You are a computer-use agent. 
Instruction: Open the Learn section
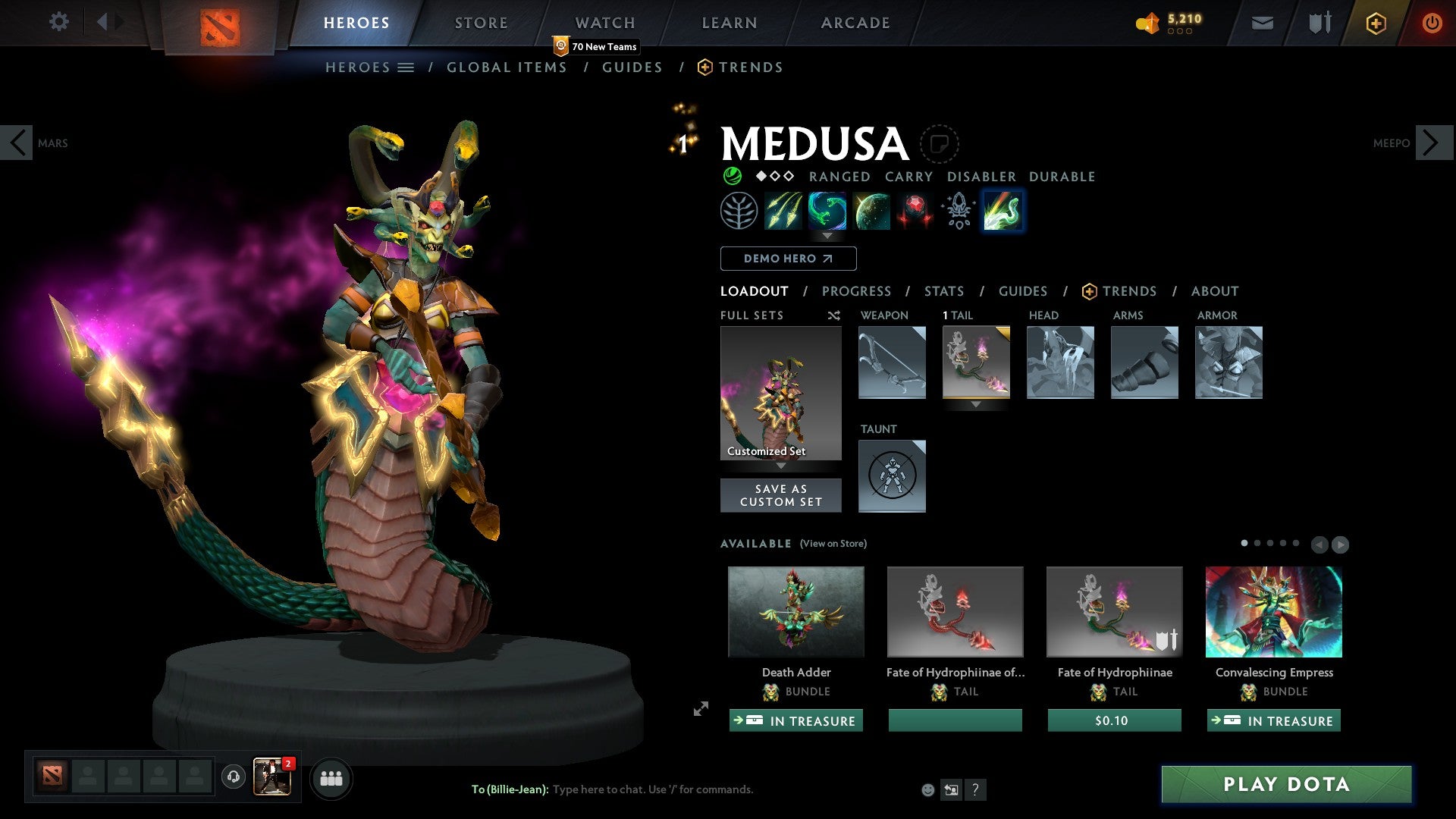(x=729, y=23)
